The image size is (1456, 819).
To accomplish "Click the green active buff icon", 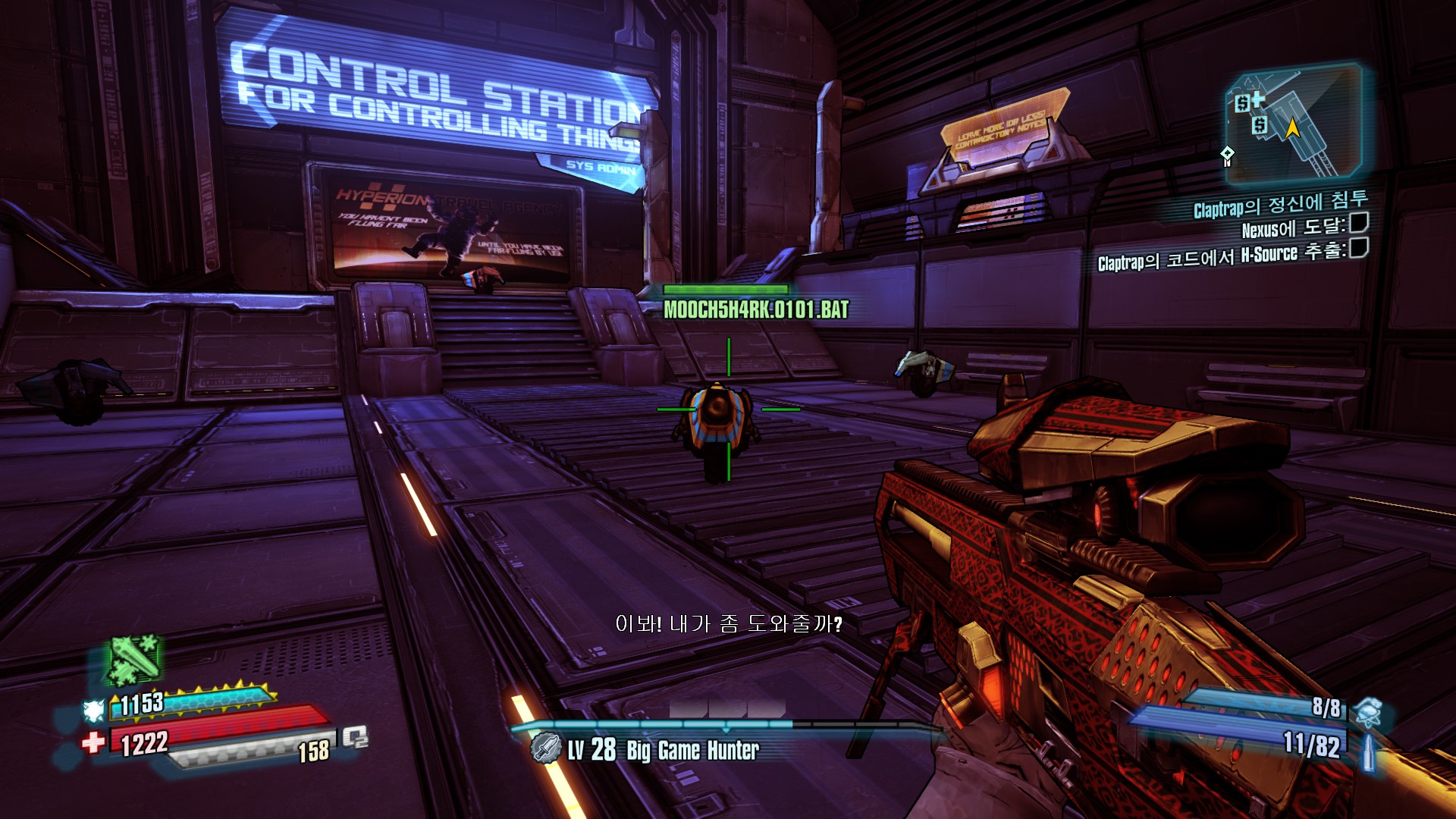I will tap(134, 658).
